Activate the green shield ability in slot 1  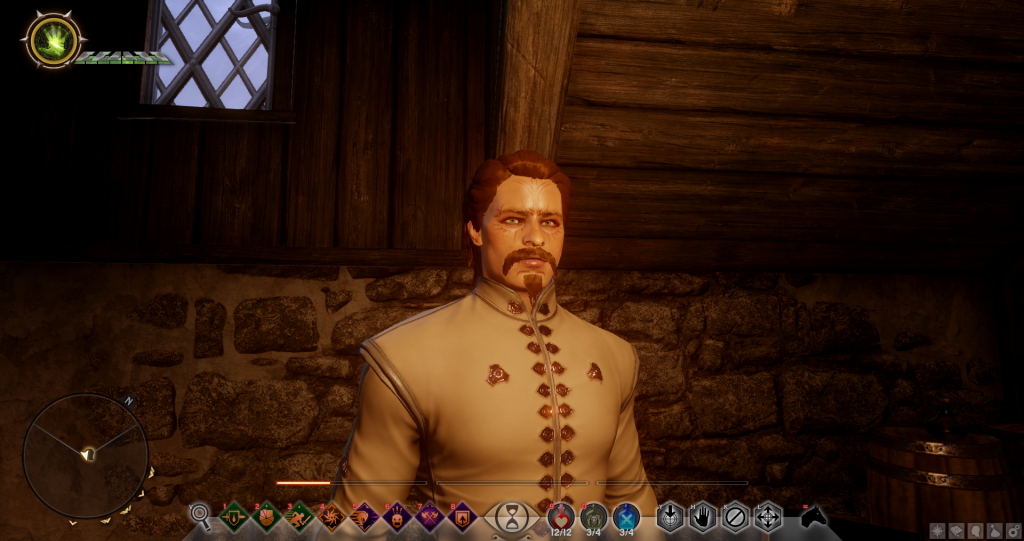233,517
